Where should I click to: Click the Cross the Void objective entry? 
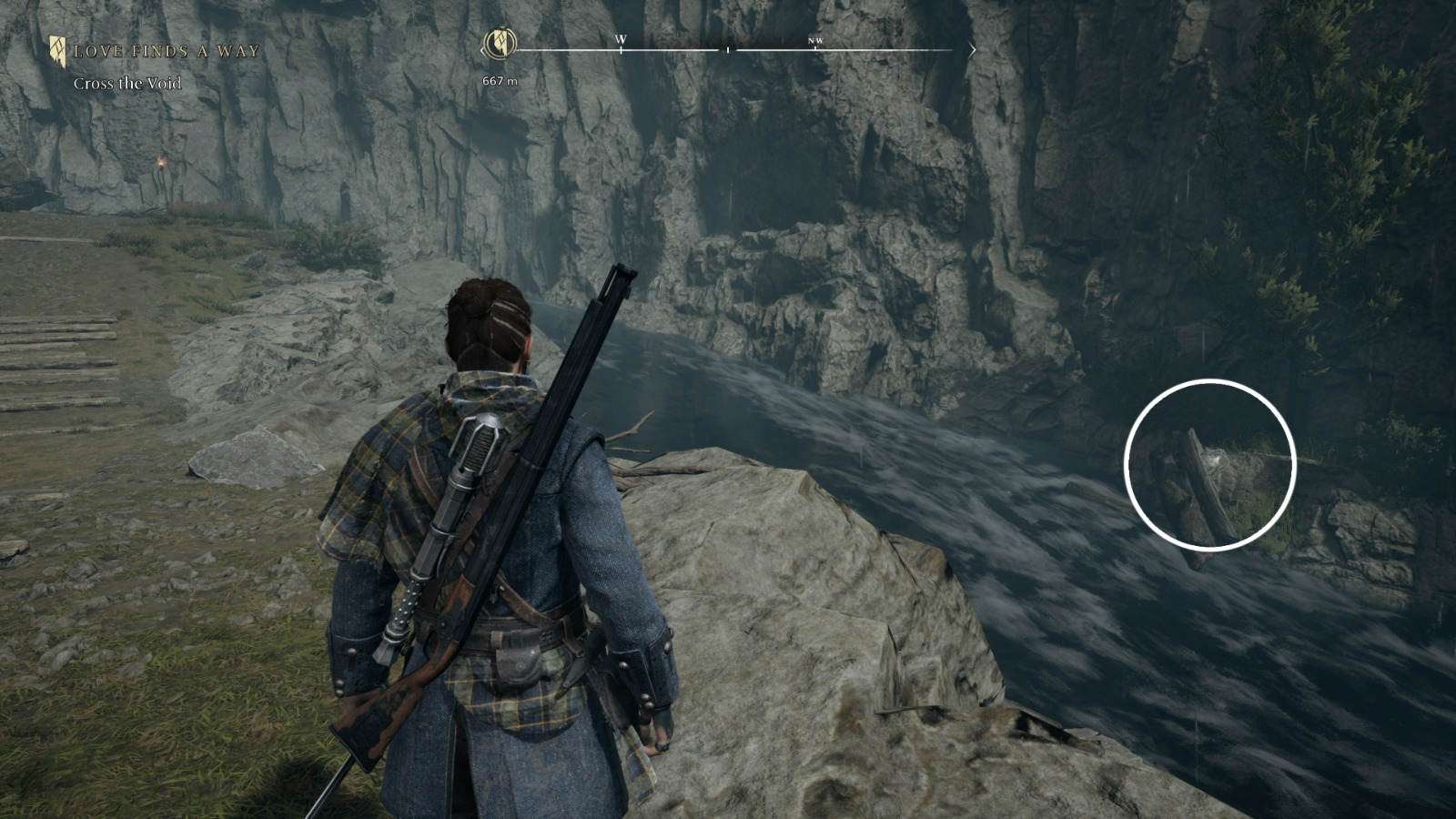[127, 81]
